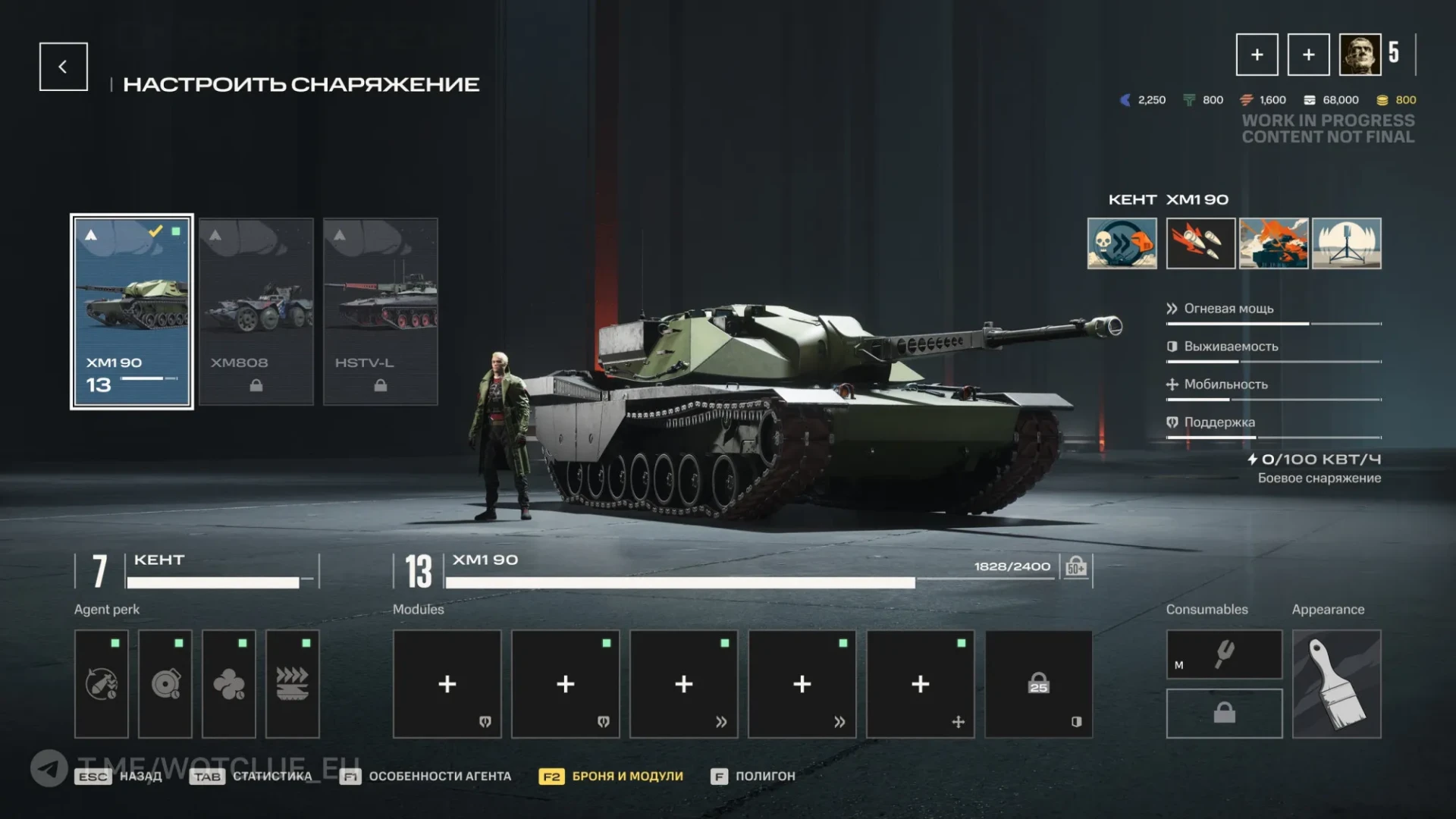Viewport: 1456px width, 819px height.
Task: Open the wrench consumable slot
Action: tap(1224, 654)
